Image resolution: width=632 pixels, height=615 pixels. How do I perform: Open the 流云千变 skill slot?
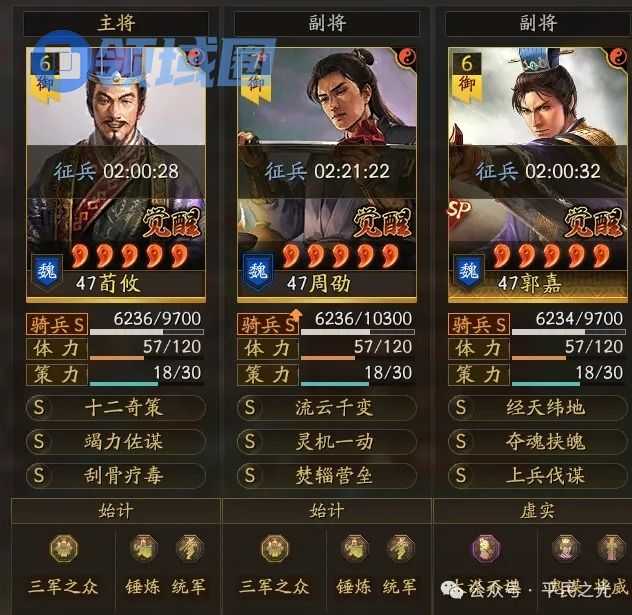coord(327,408)
